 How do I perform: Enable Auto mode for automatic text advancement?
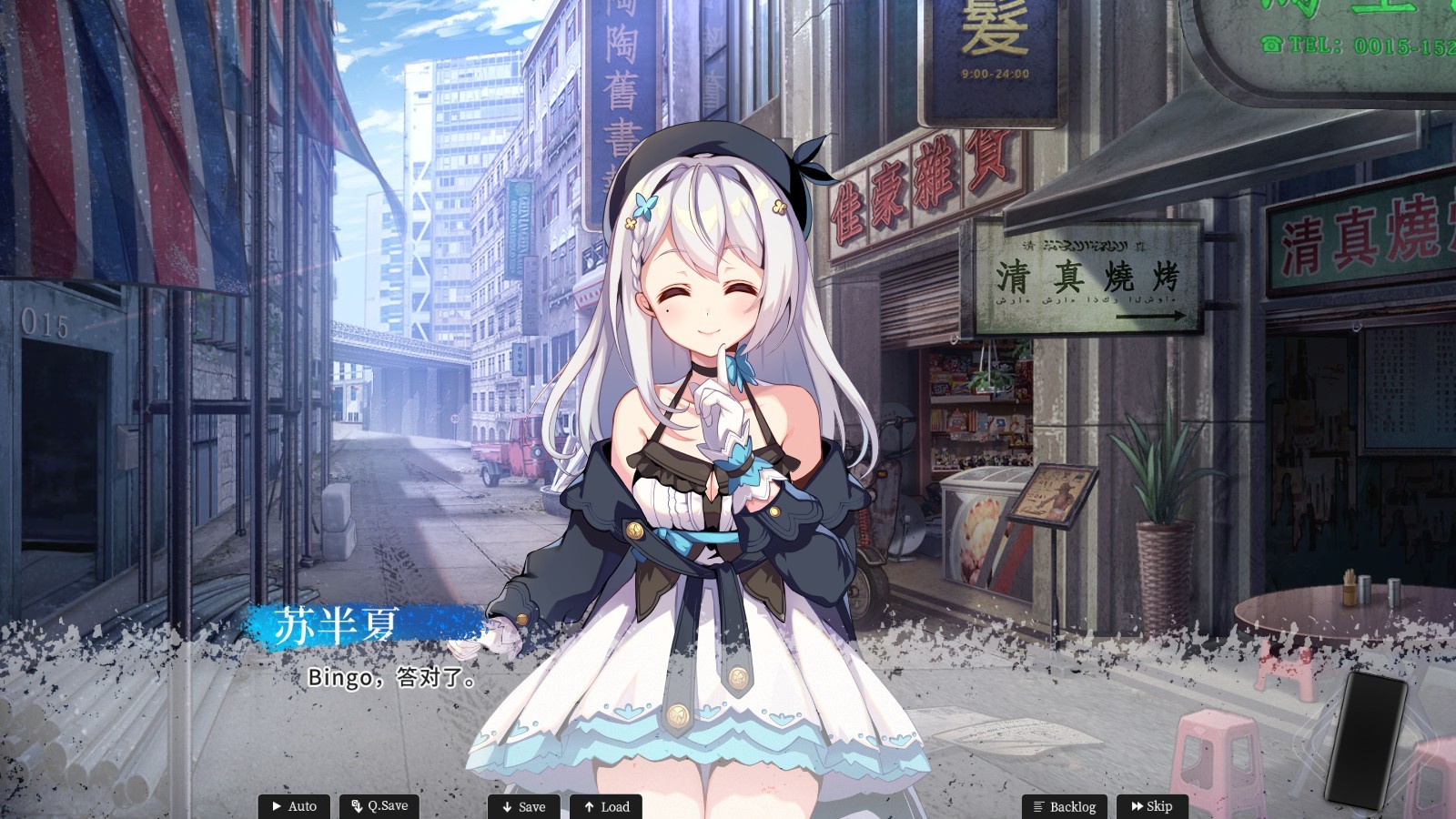(296, 806)
